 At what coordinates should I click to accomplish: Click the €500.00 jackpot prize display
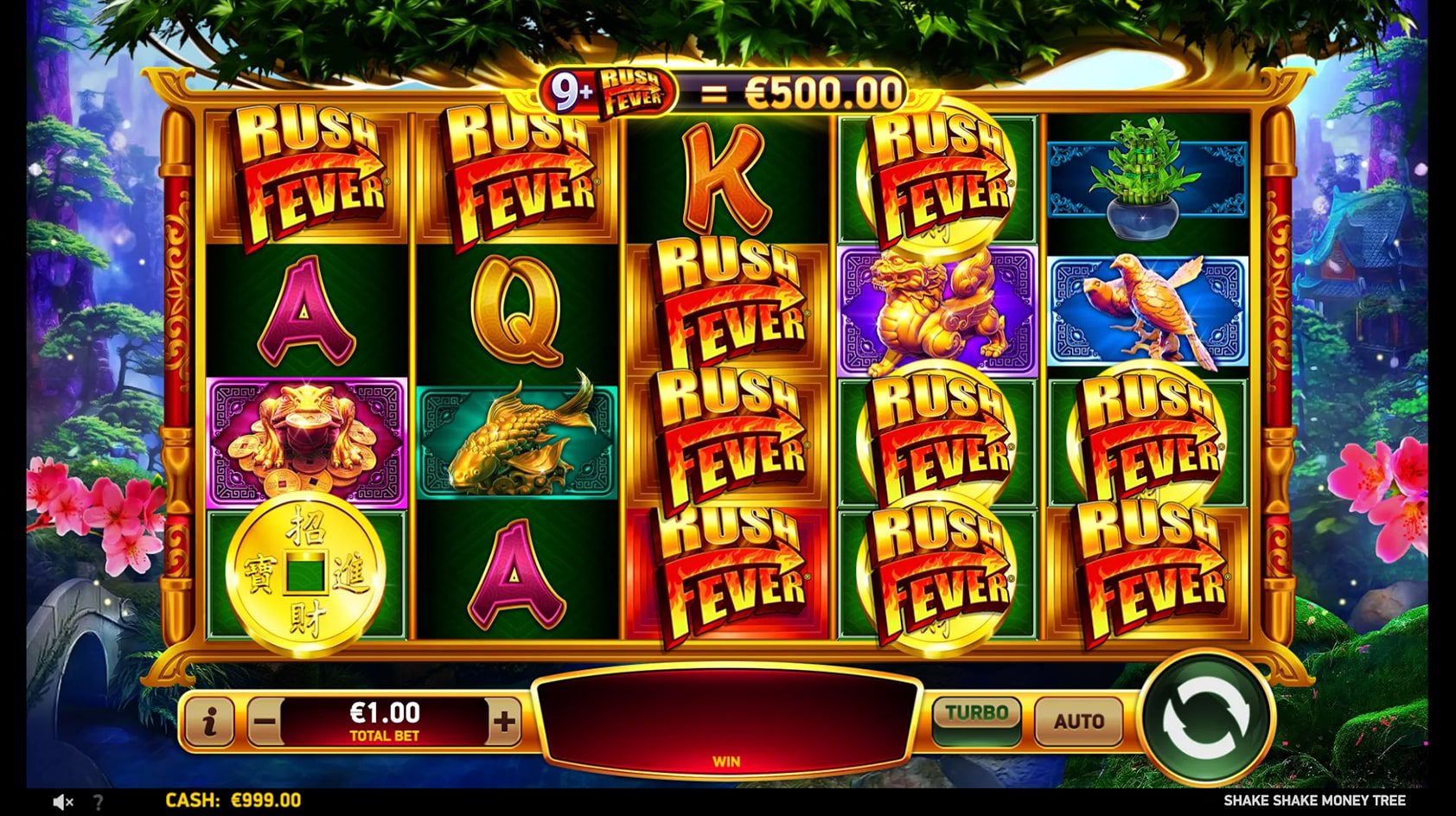pyautogui.click(x=821, y=89)
